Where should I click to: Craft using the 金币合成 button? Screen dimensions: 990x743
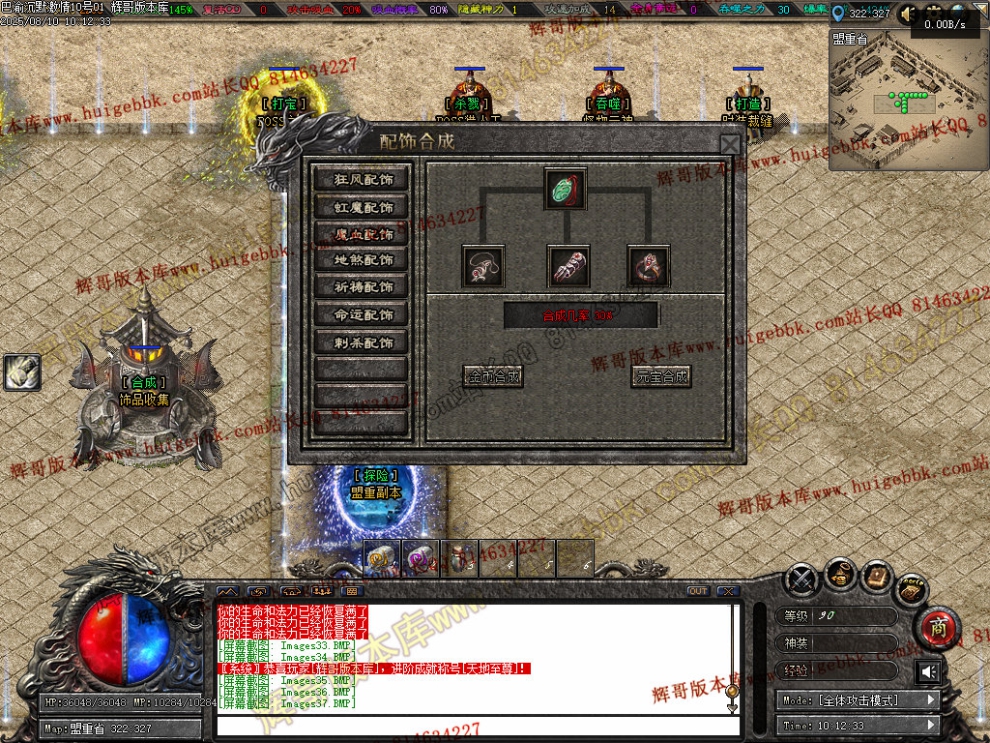(x=493, y=377)
